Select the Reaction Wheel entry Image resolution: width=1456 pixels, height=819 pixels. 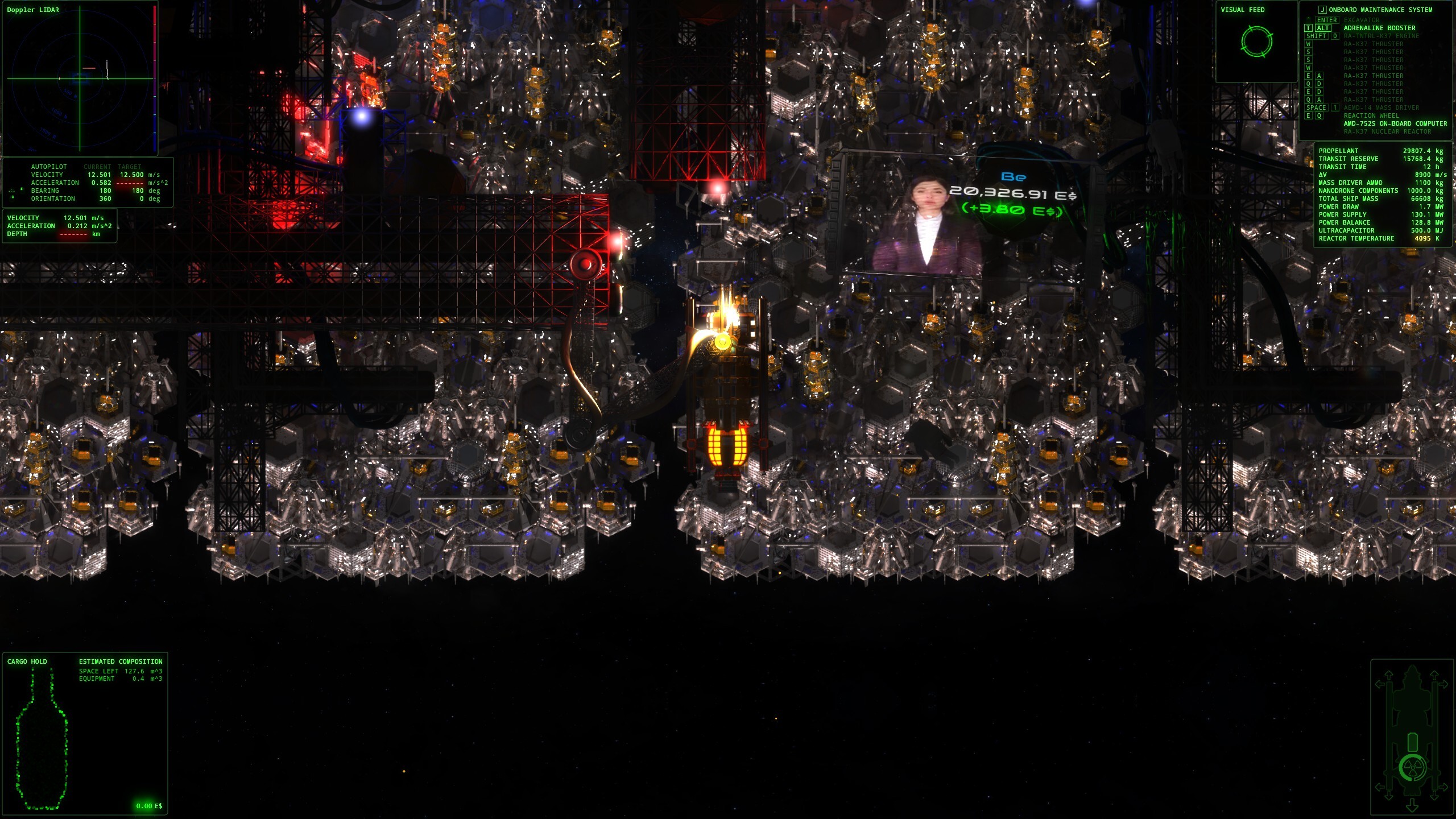1370,115
